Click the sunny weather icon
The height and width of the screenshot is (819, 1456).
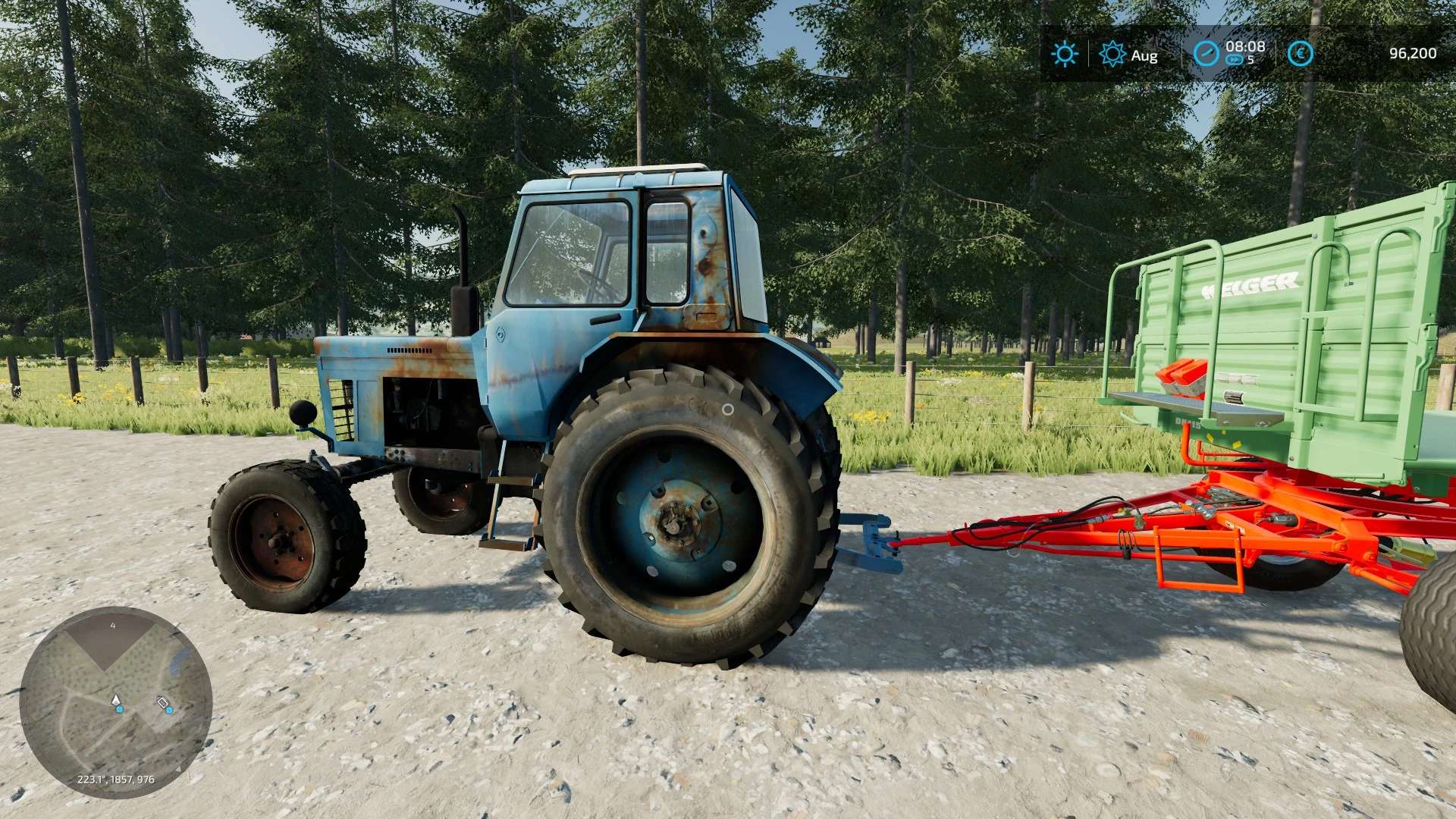click(1064, 54)
